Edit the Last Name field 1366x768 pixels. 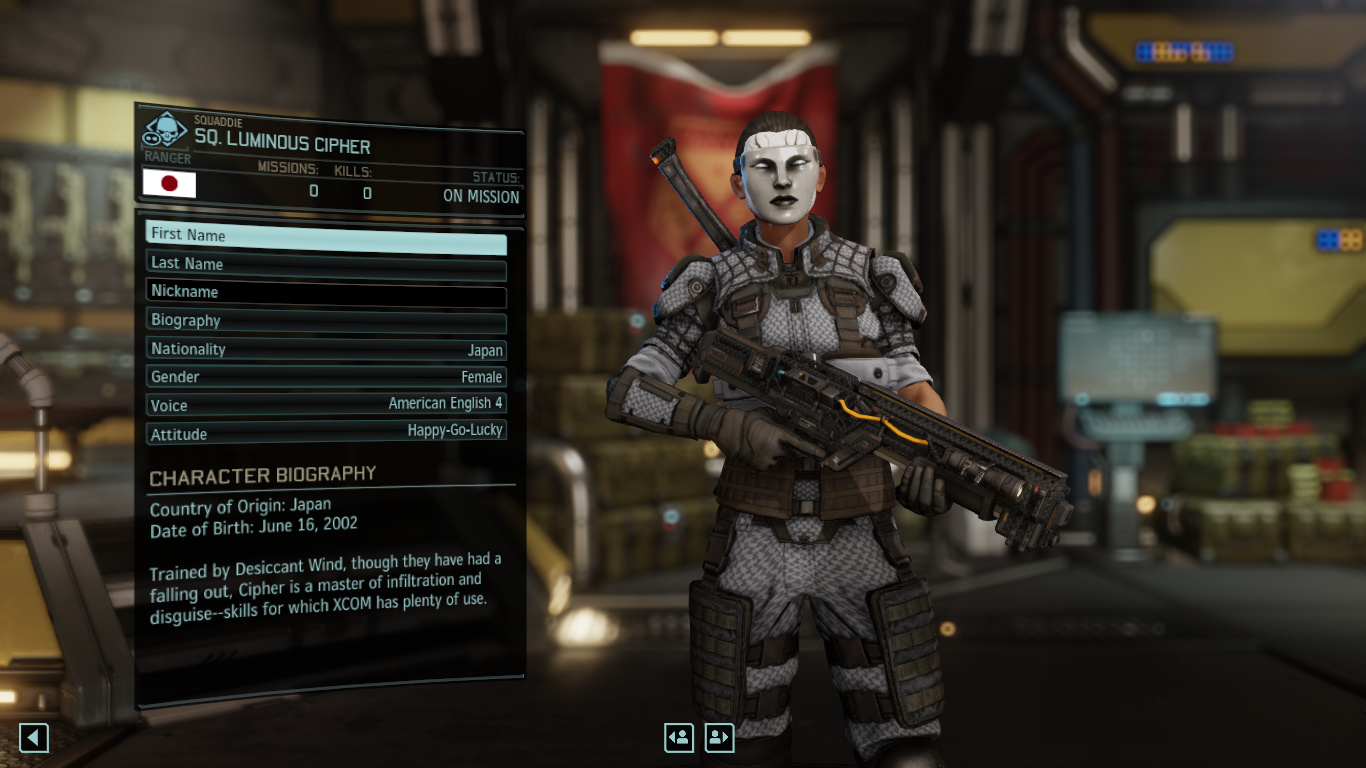pyautogui.click(x=326, y=265)
